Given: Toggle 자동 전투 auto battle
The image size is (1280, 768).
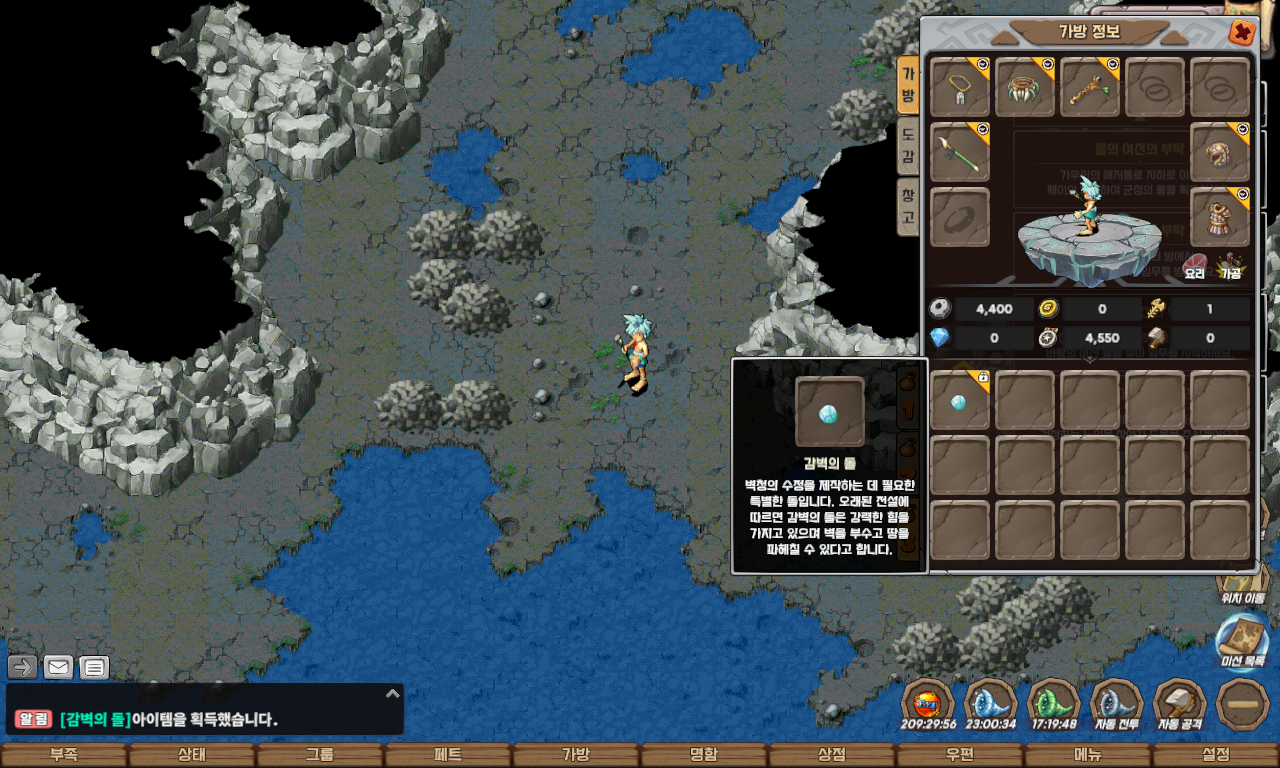Looking at the screenshot, I should (1117, 704).
